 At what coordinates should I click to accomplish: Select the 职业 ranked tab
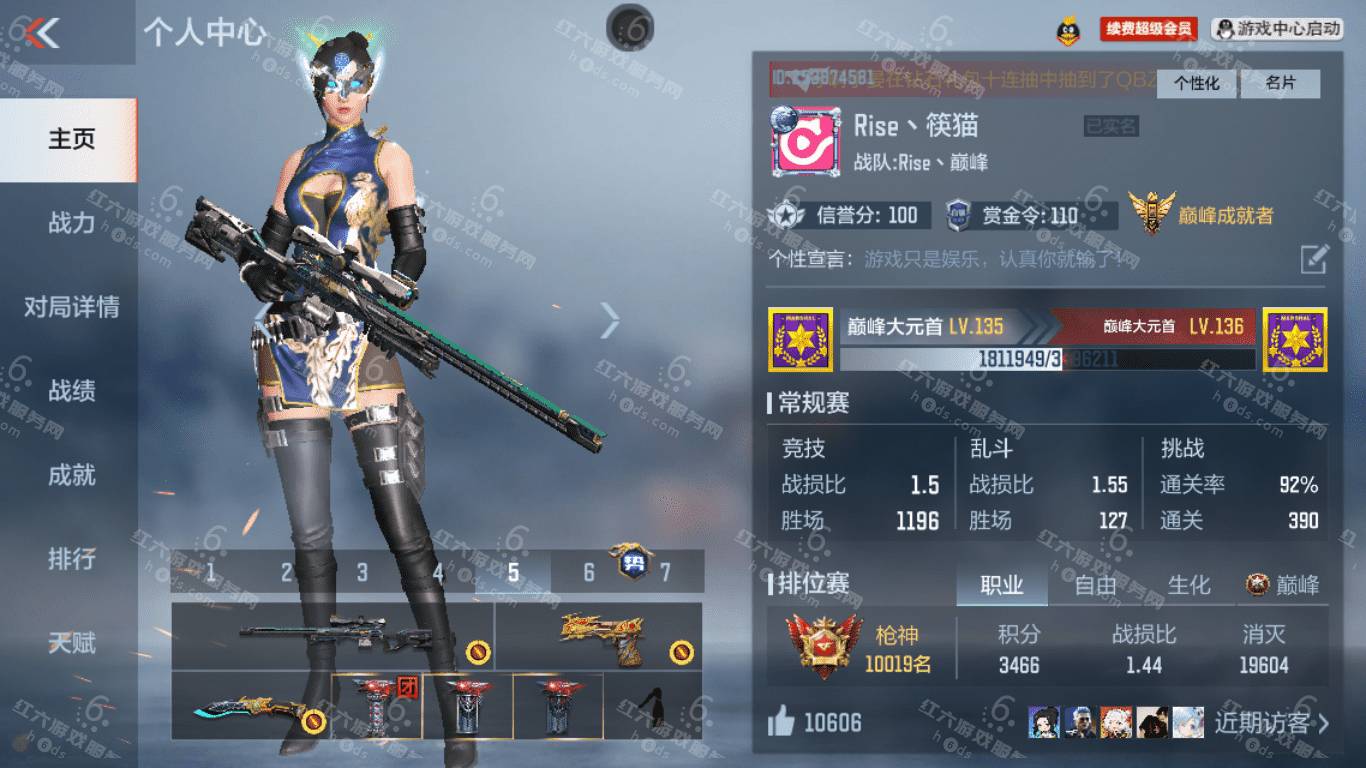point(1001,585)
